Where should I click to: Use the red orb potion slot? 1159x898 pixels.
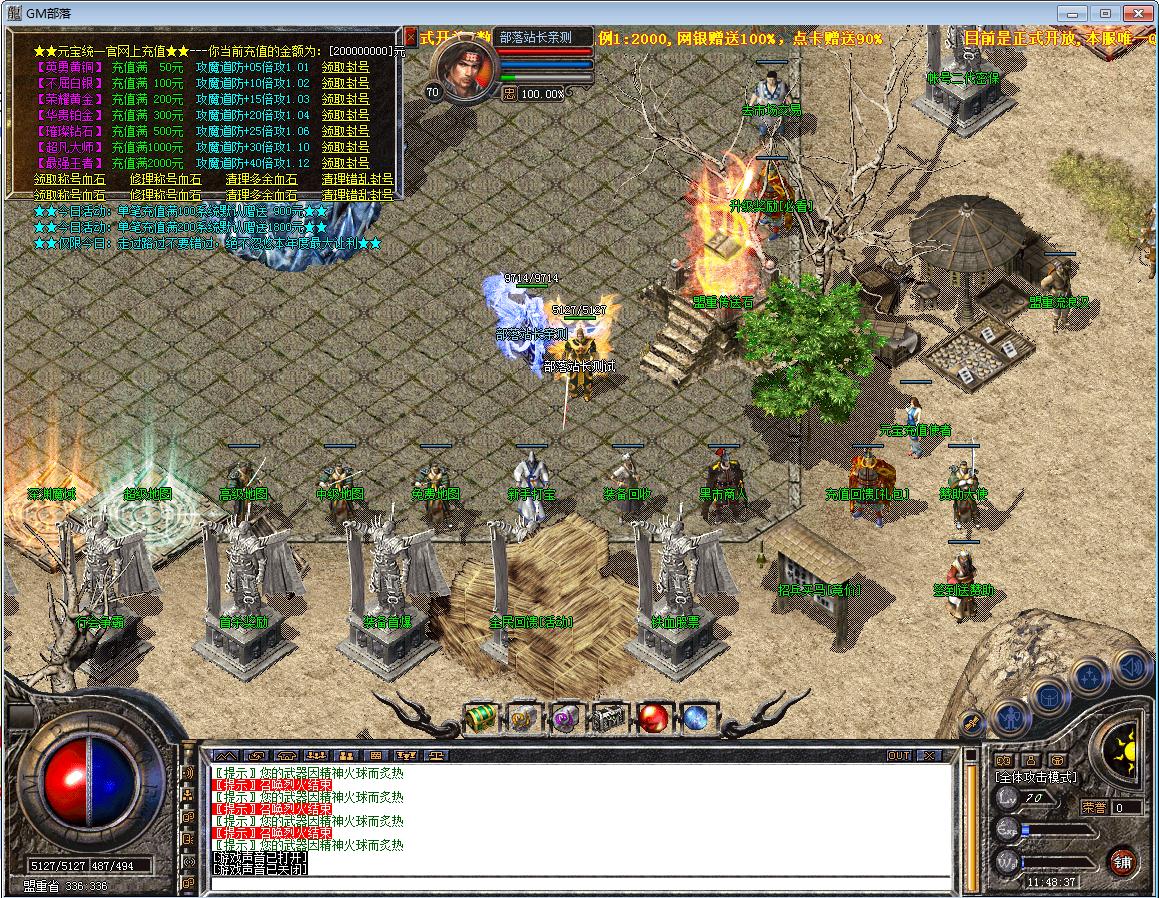tap(653, 718)
